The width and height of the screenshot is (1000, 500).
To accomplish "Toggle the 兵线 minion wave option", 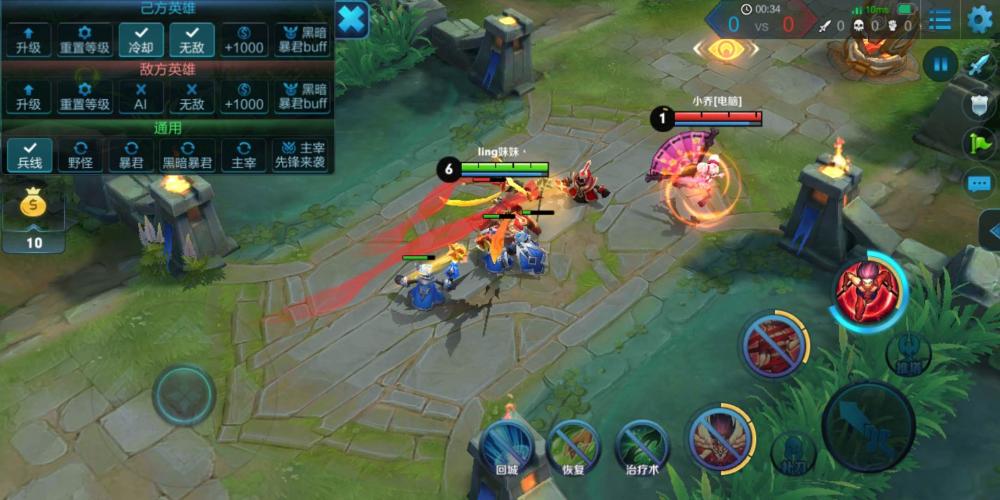I will pyautogui.click(x=28, y=155).
